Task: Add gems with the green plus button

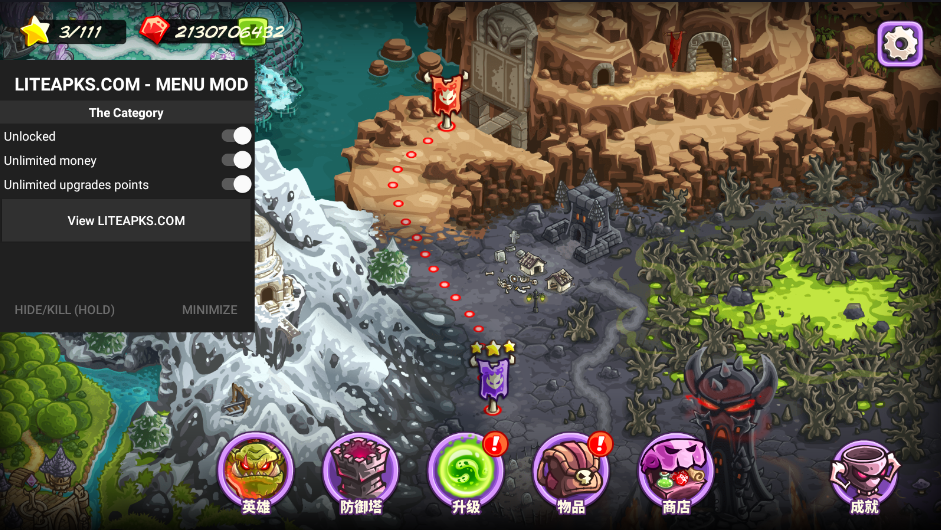Action: point(252,31)
